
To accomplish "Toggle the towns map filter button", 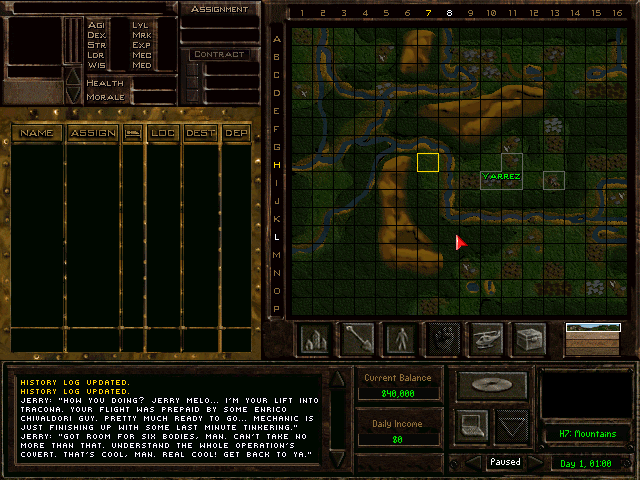I will (x=315, y=339).
